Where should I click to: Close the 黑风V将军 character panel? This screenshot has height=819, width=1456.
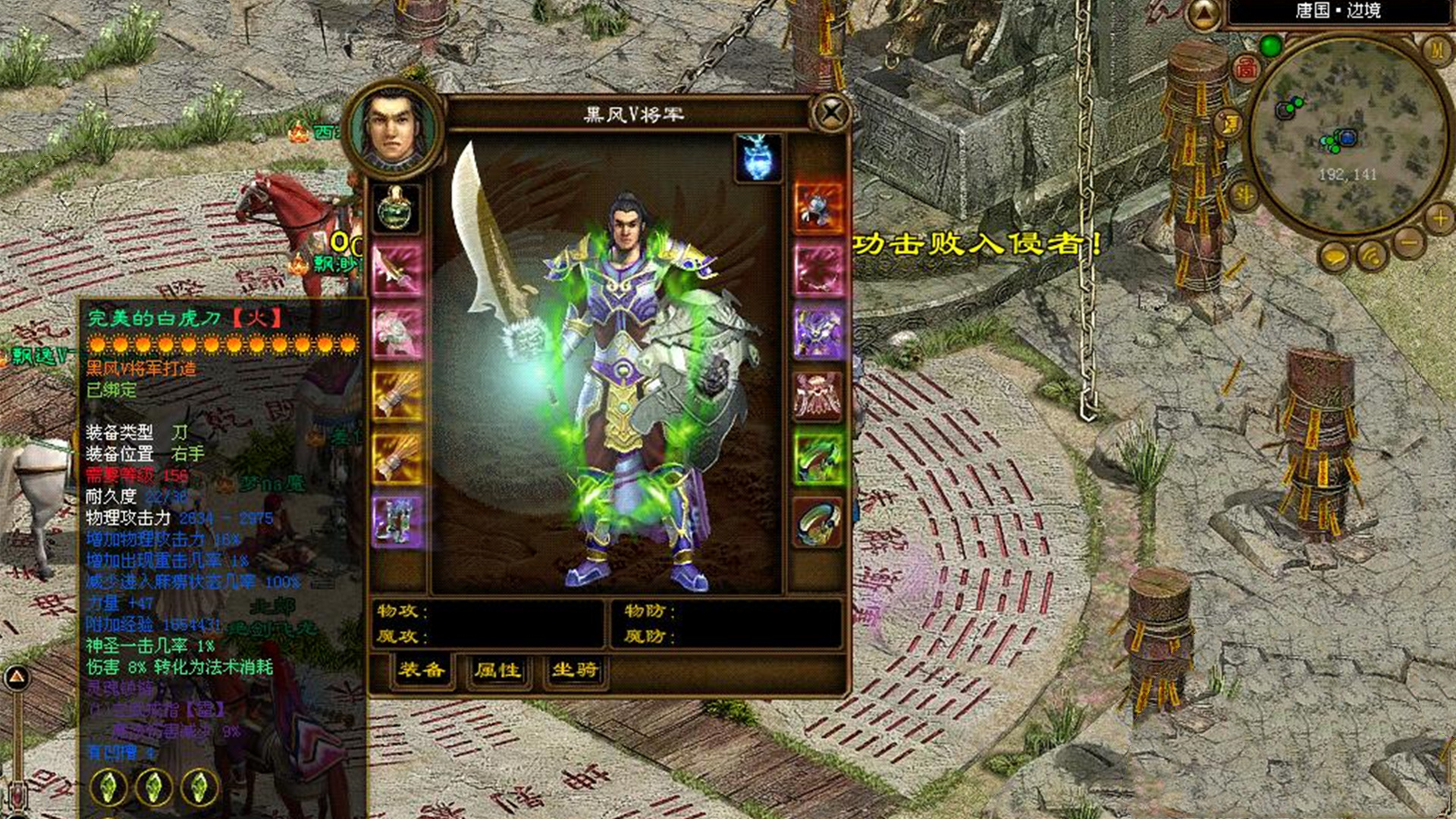(831, 115)
